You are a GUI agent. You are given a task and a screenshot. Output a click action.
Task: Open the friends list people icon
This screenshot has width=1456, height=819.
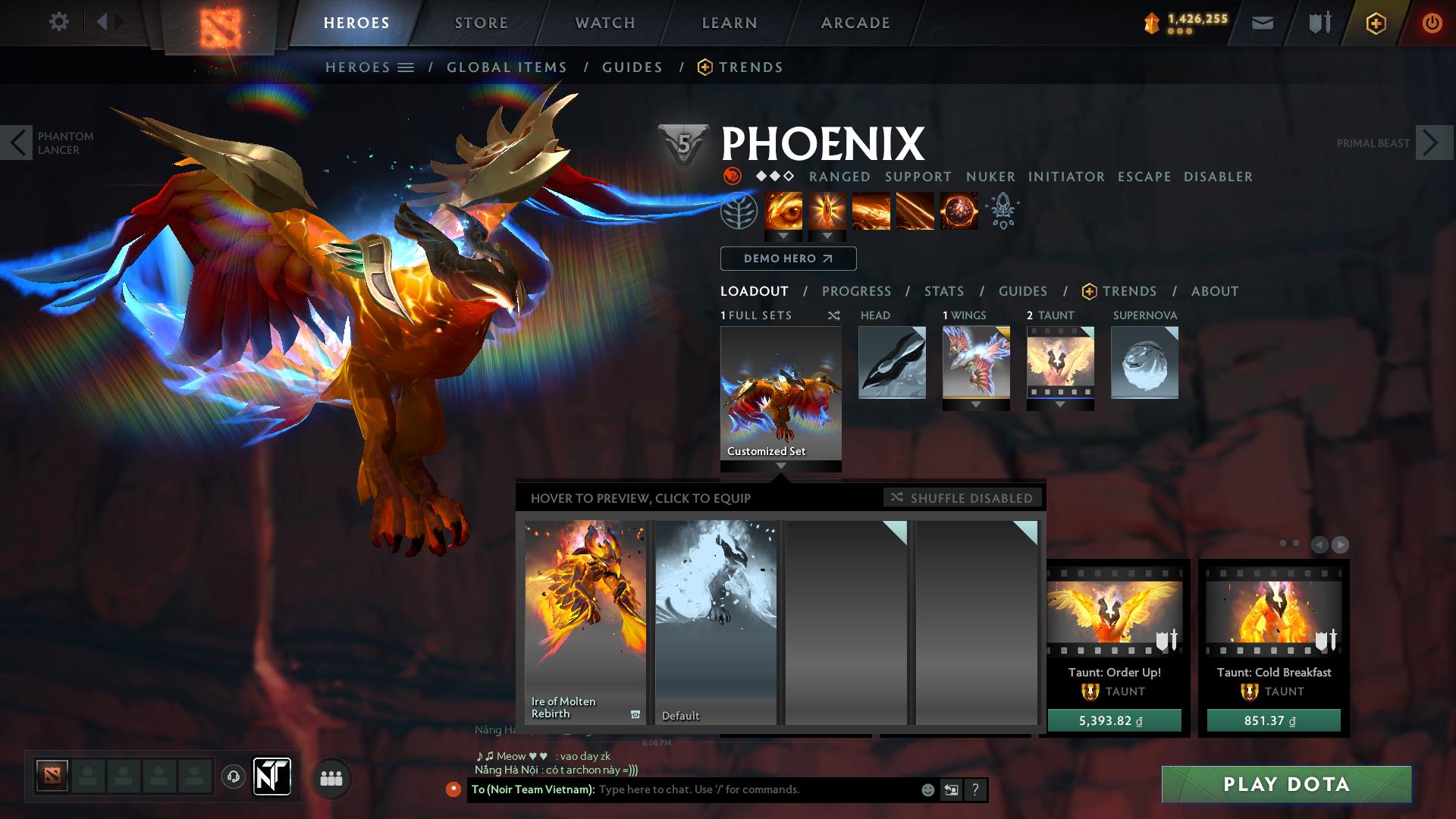pyautogui.click(x=331, y=777)
